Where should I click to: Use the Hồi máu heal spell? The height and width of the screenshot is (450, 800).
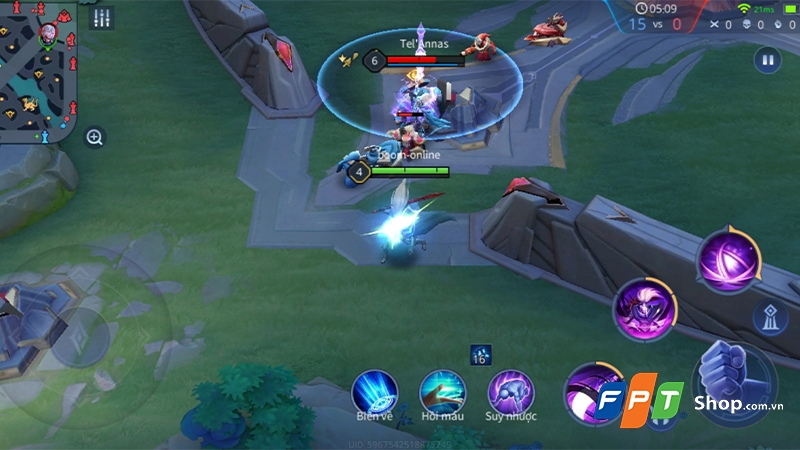point(443,390)
